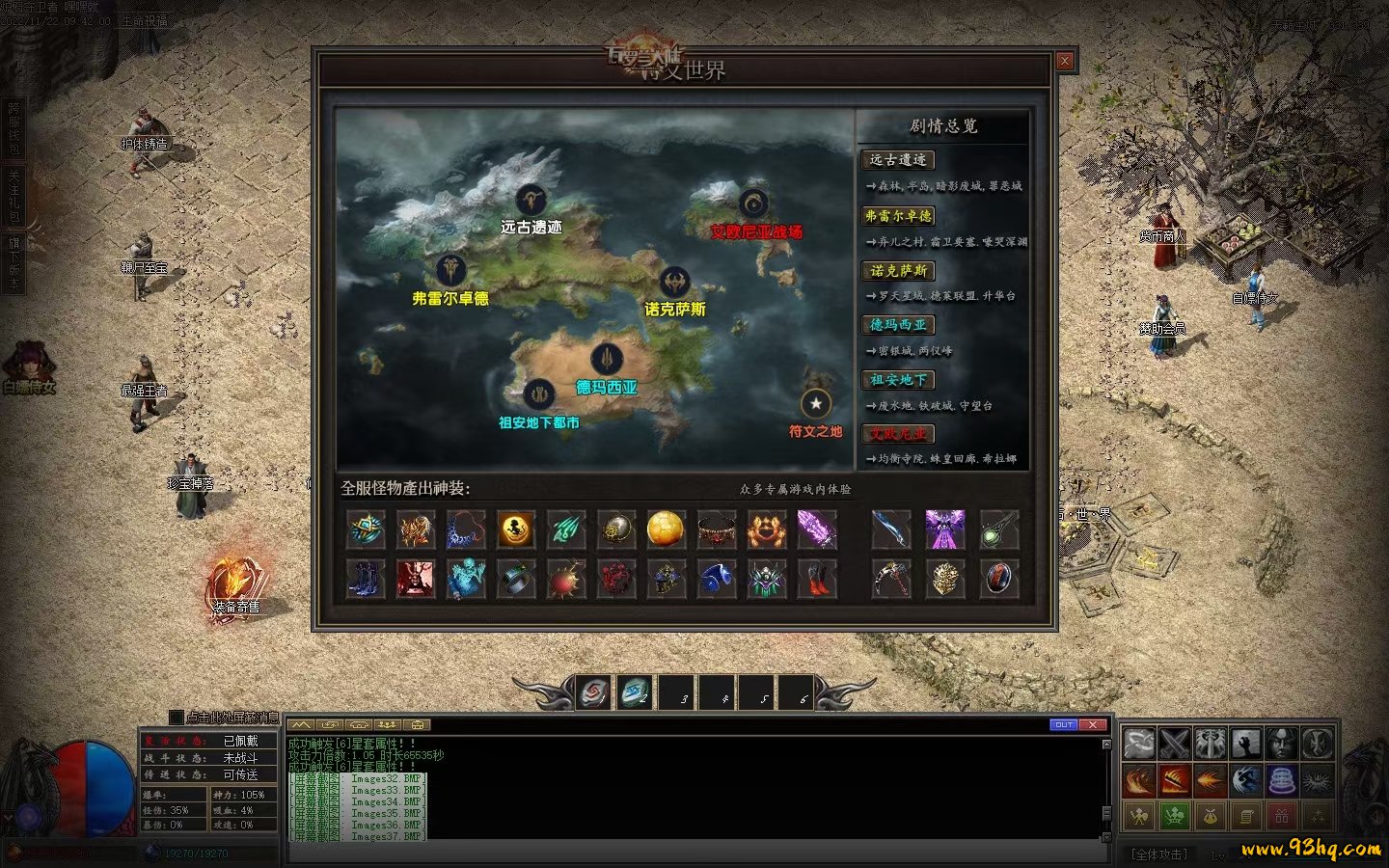This screenshot has height=868, width=1389.
Task: Travel to 远古遗迹 on the map
Action: [x=531, y=202]
